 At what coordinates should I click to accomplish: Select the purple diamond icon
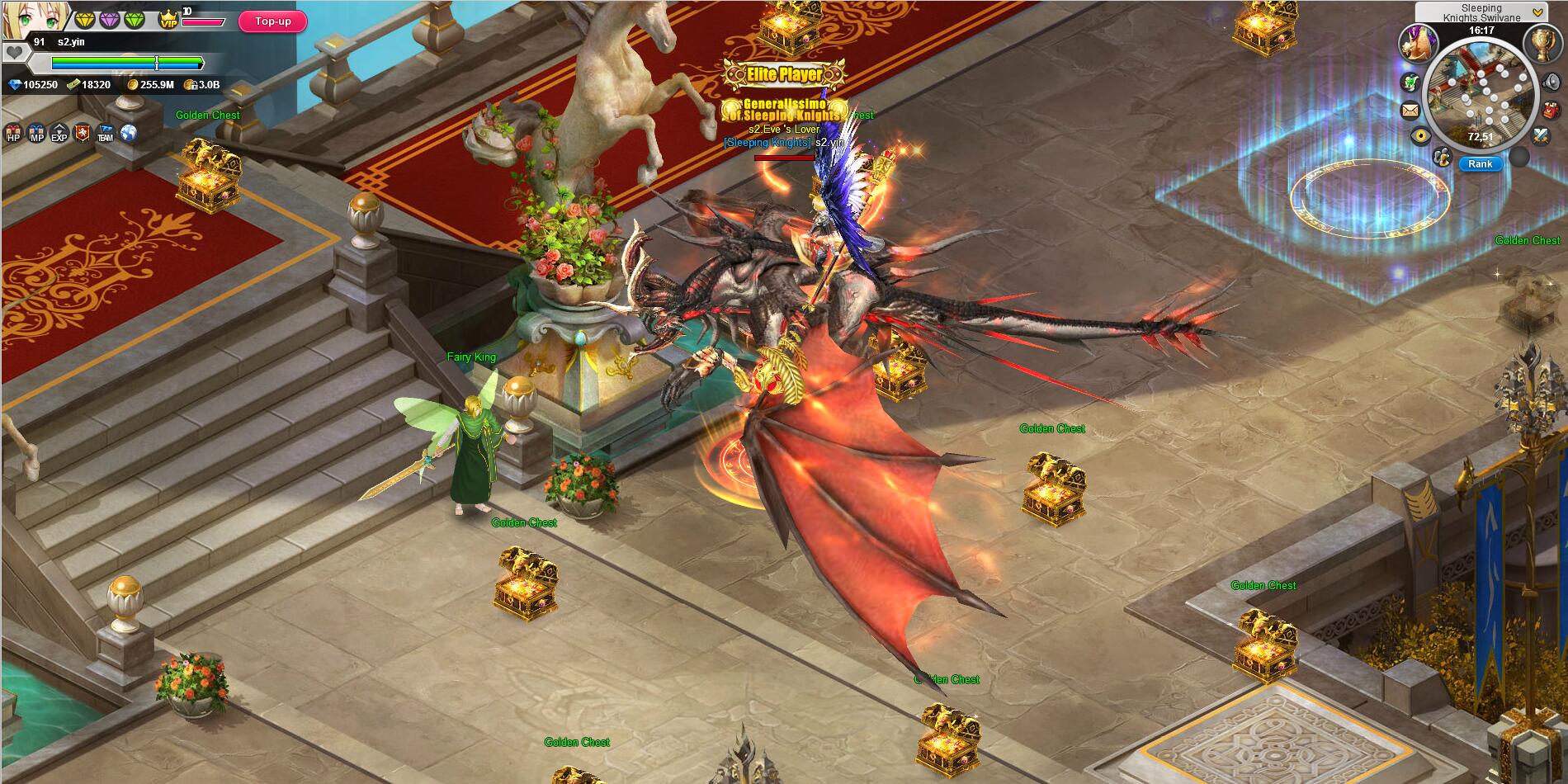coord(110,19)
